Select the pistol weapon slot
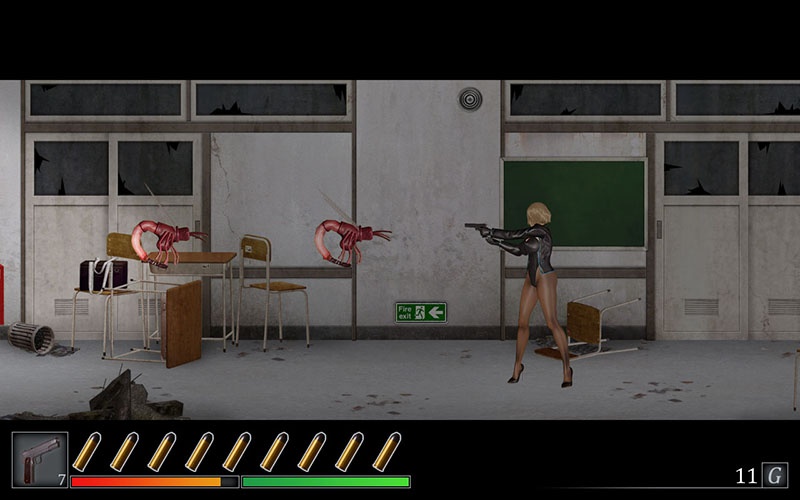The height and width of the screenshot is (500, 800). 40,459
